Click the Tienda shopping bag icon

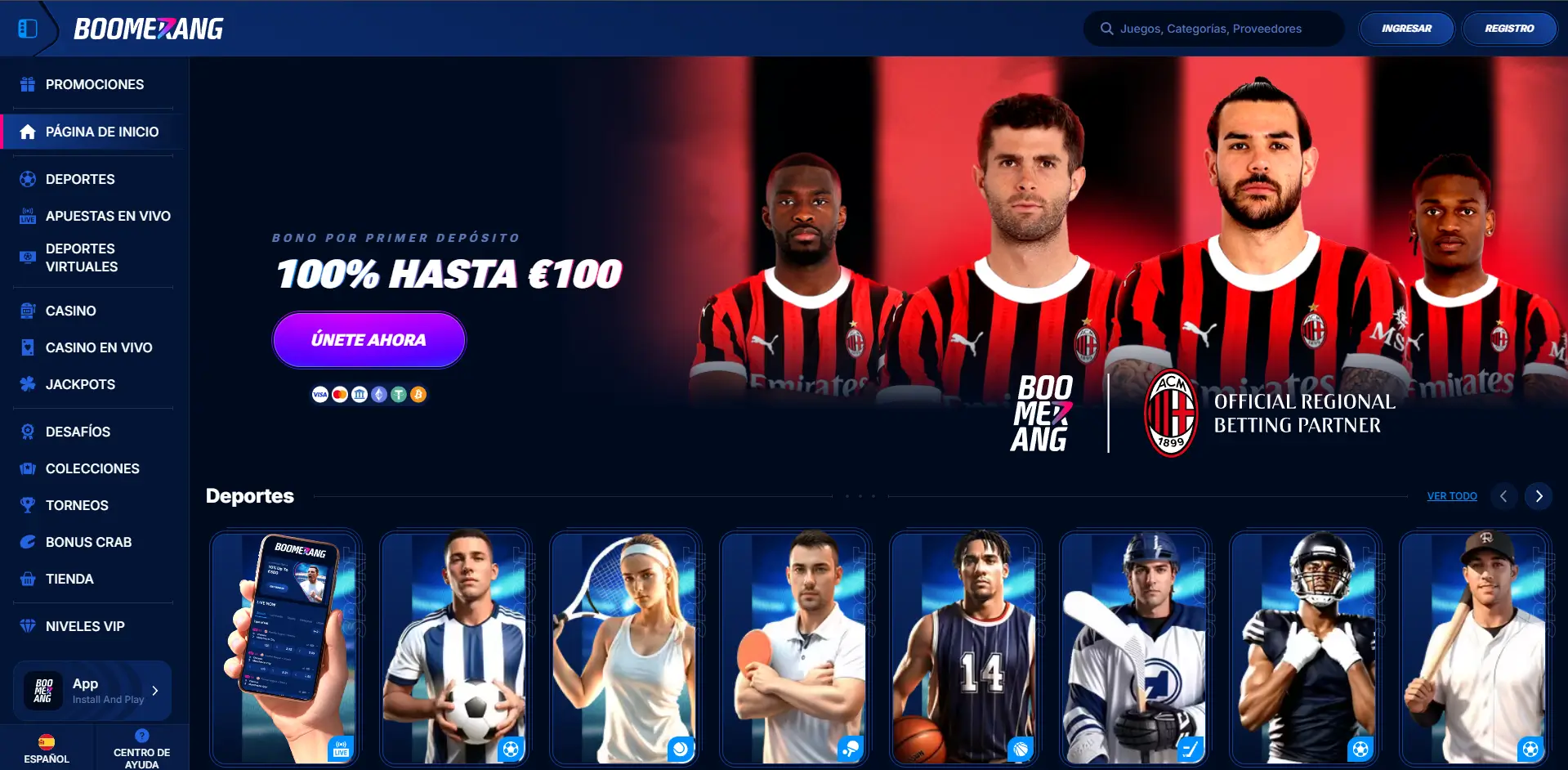pyautogui.click(x=27, y=579)
